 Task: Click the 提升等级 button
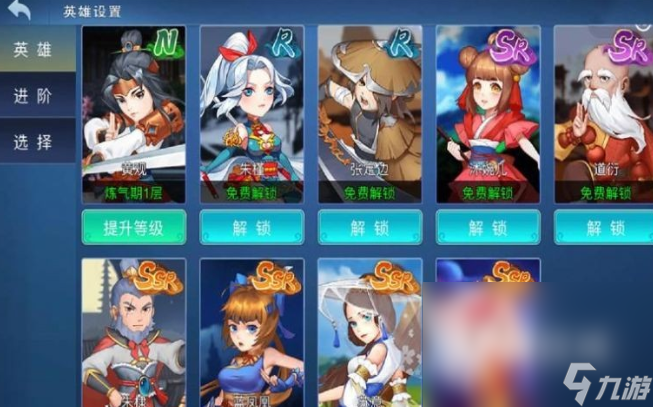(133, 227)
